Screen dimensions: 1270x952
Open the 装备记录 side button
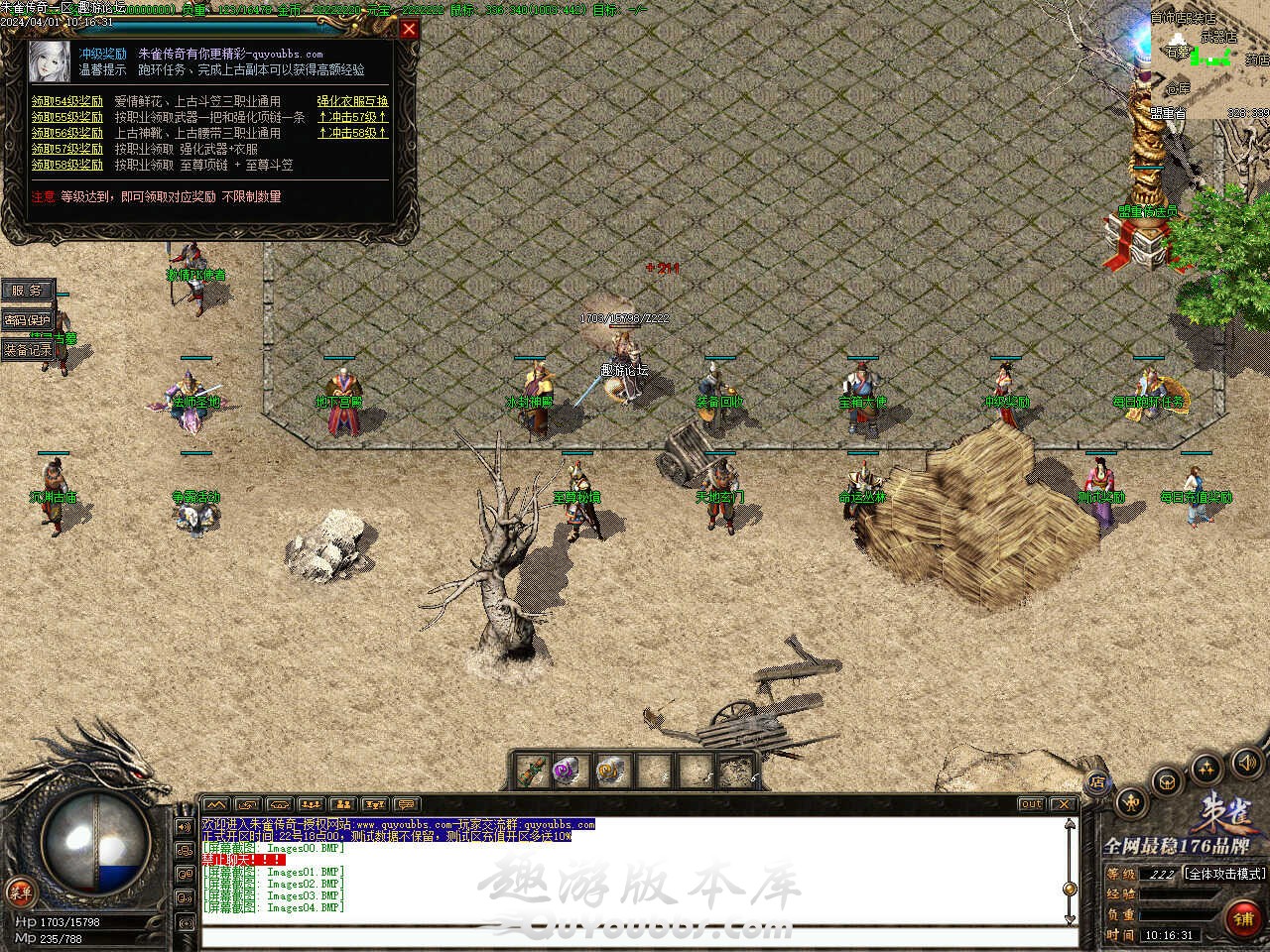coord(27,350)
